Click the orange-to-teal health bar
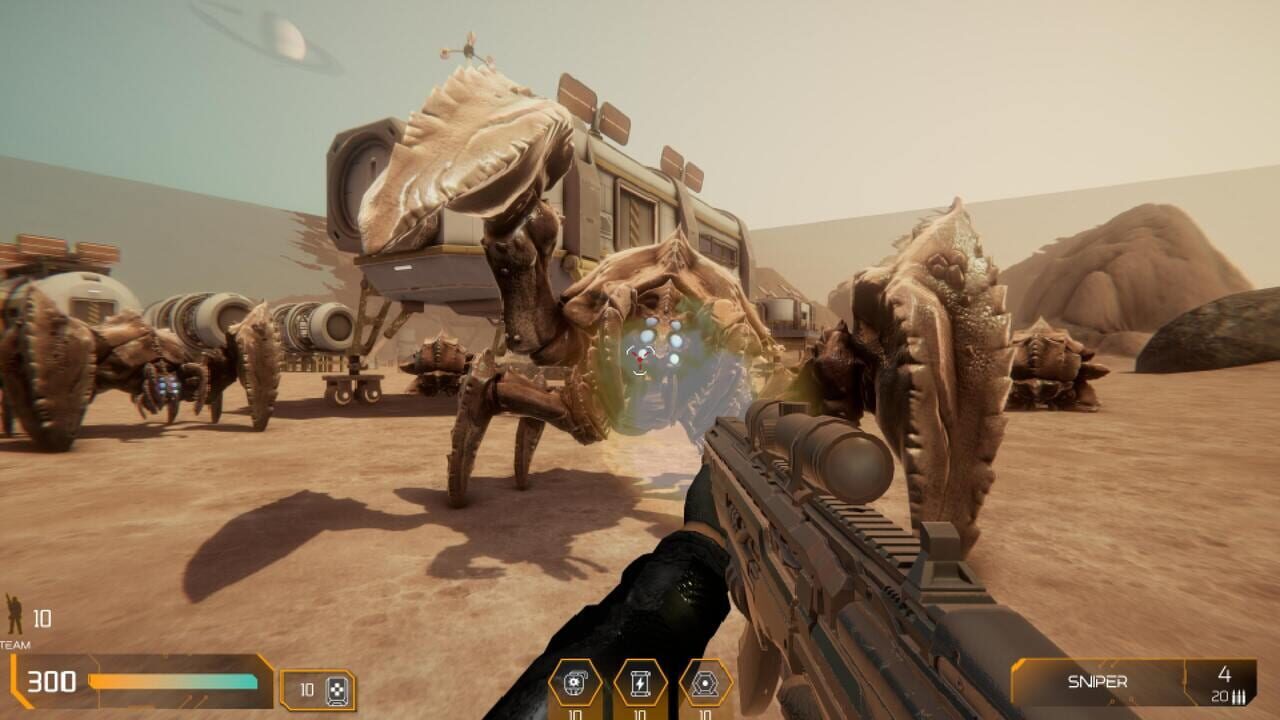The image size is (1280, 720). coord(172,682)
